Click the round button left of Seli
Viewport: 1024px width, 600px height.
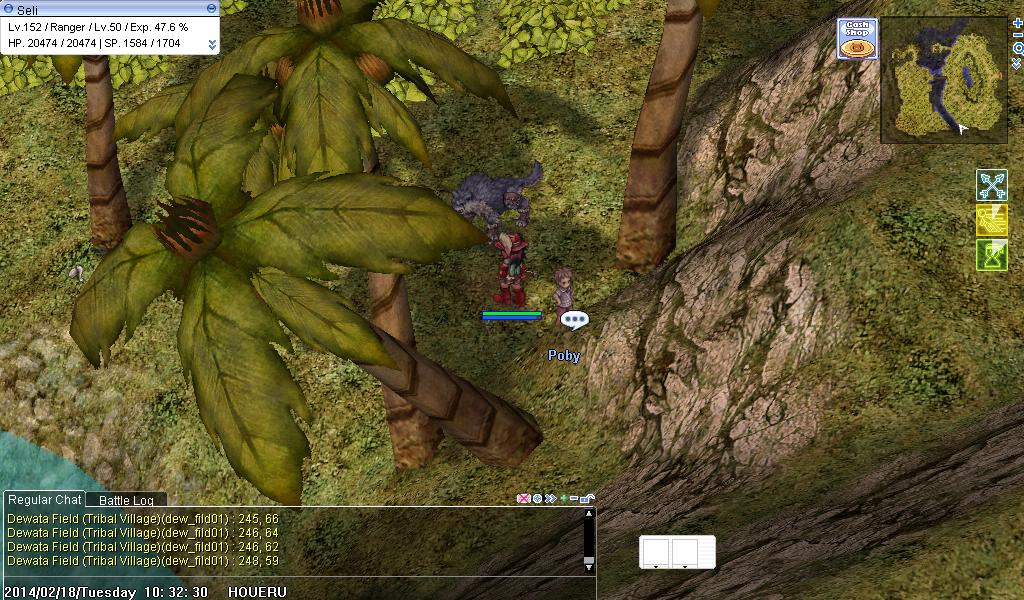8,8
